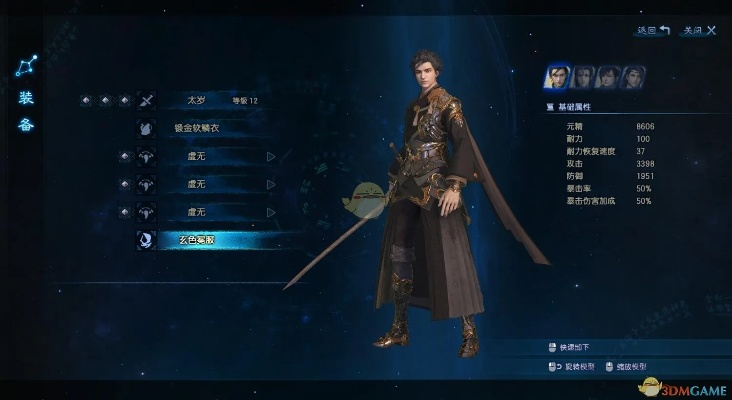Select the 镀金软鳞衣 armor slot
This screenshot has width=732, height=400.
coord(210,128)
